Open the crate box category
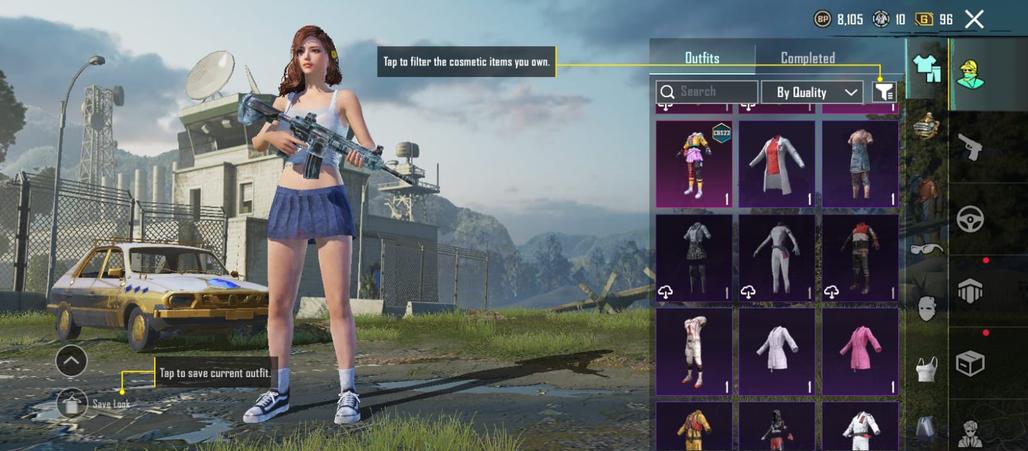The height and width of the screenshot is (451, 1028). pyautogui.click(x=970, y=362)
